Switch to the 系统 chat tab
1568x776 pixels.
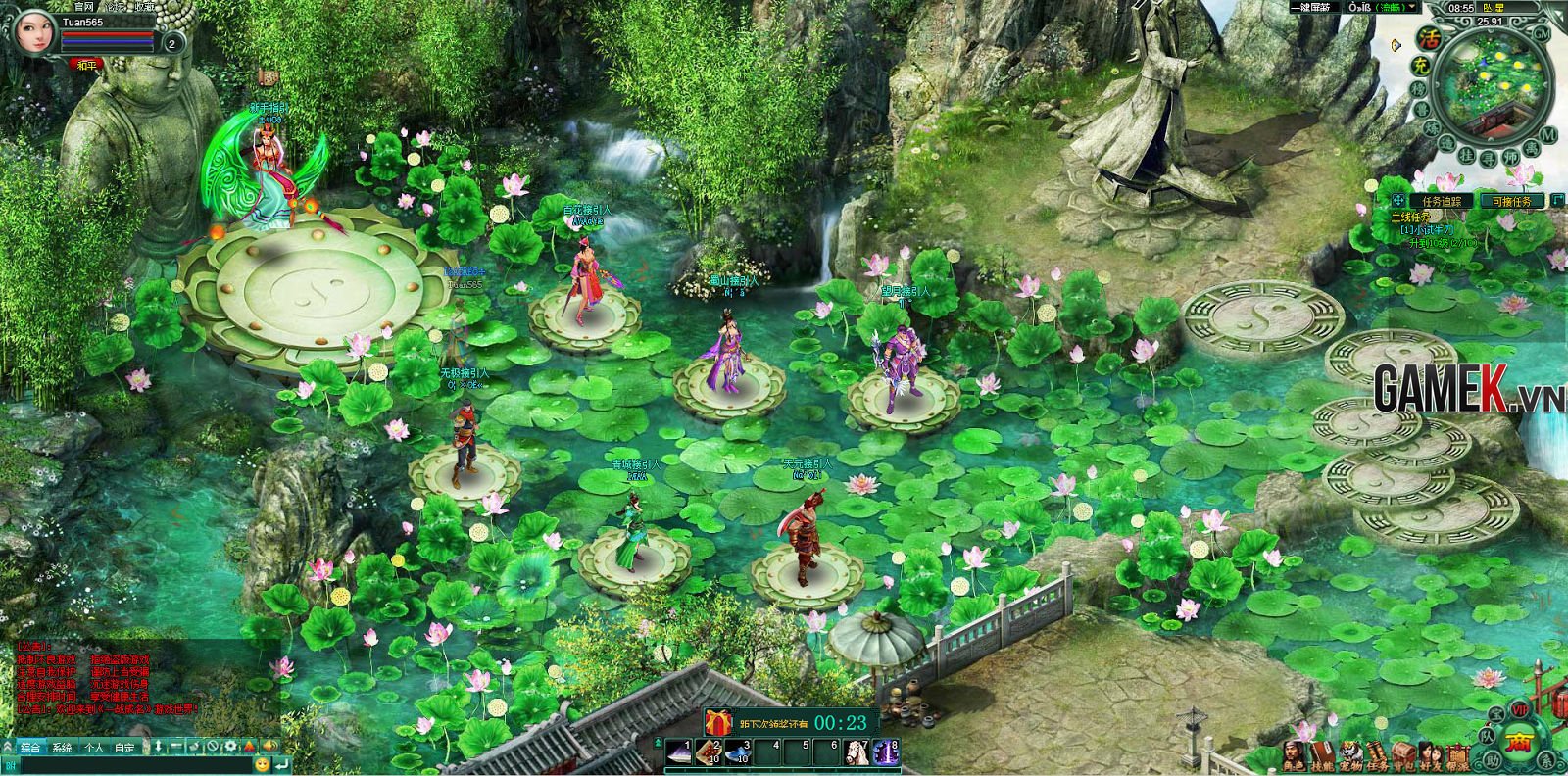point(63,745)
